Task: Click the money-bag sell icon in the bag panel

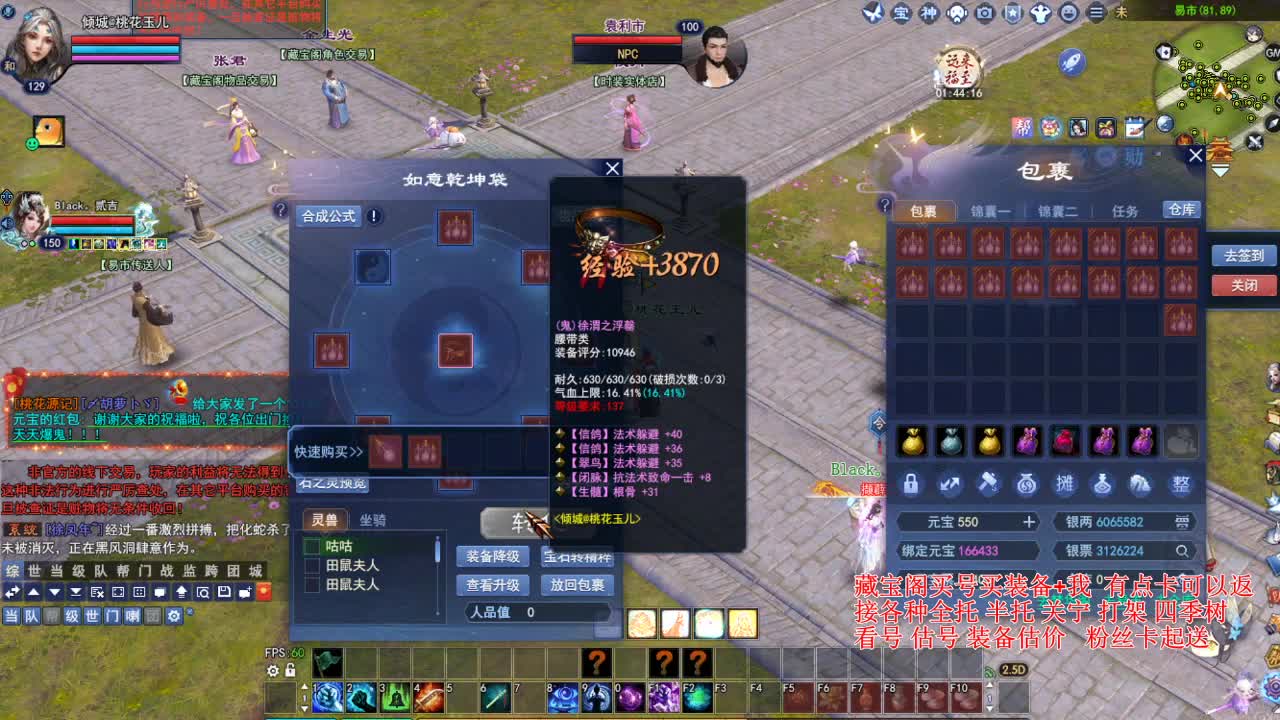Action: (x=1026, y=484)
